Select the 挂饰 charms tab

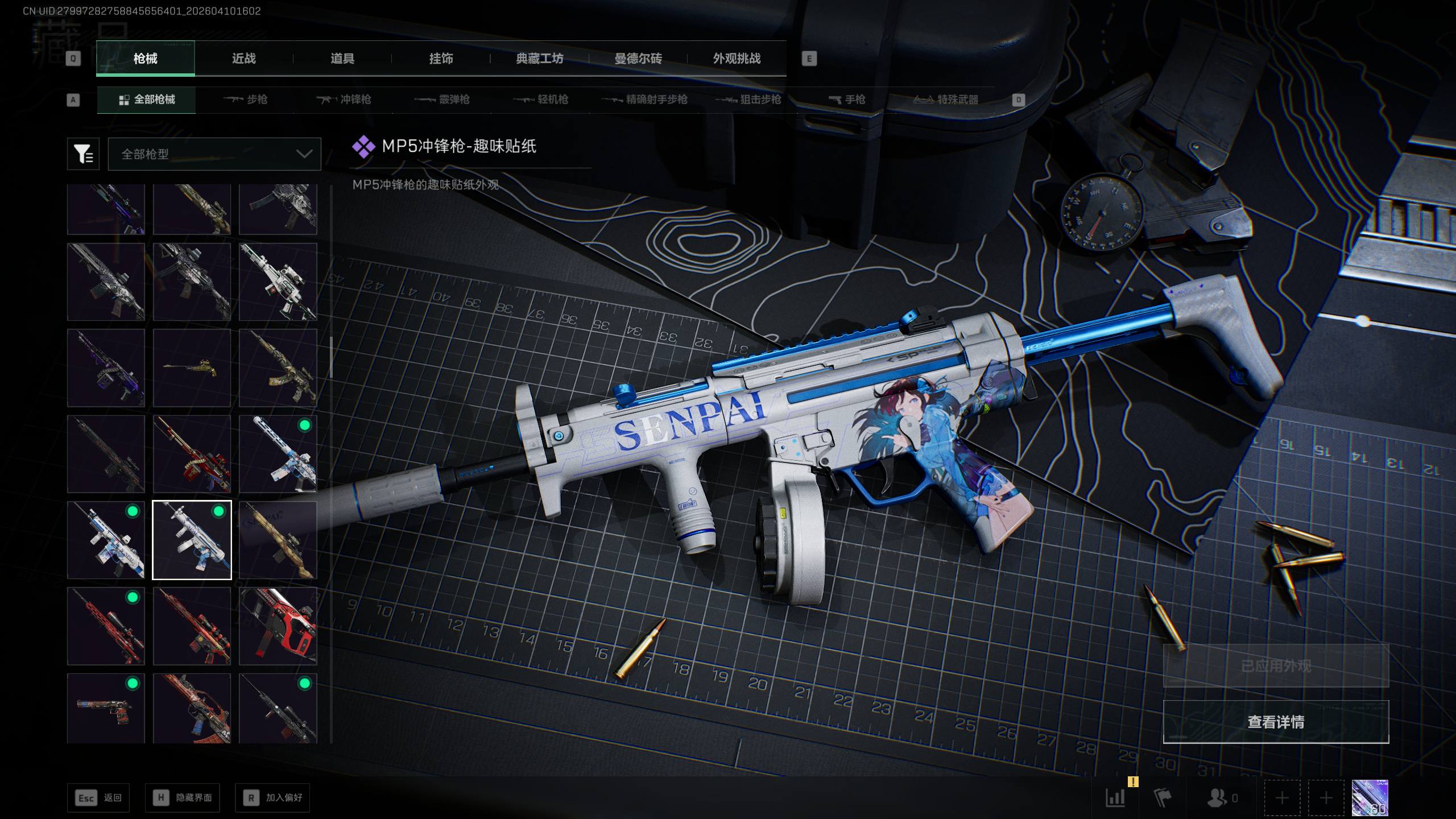(x=441, y=59)
